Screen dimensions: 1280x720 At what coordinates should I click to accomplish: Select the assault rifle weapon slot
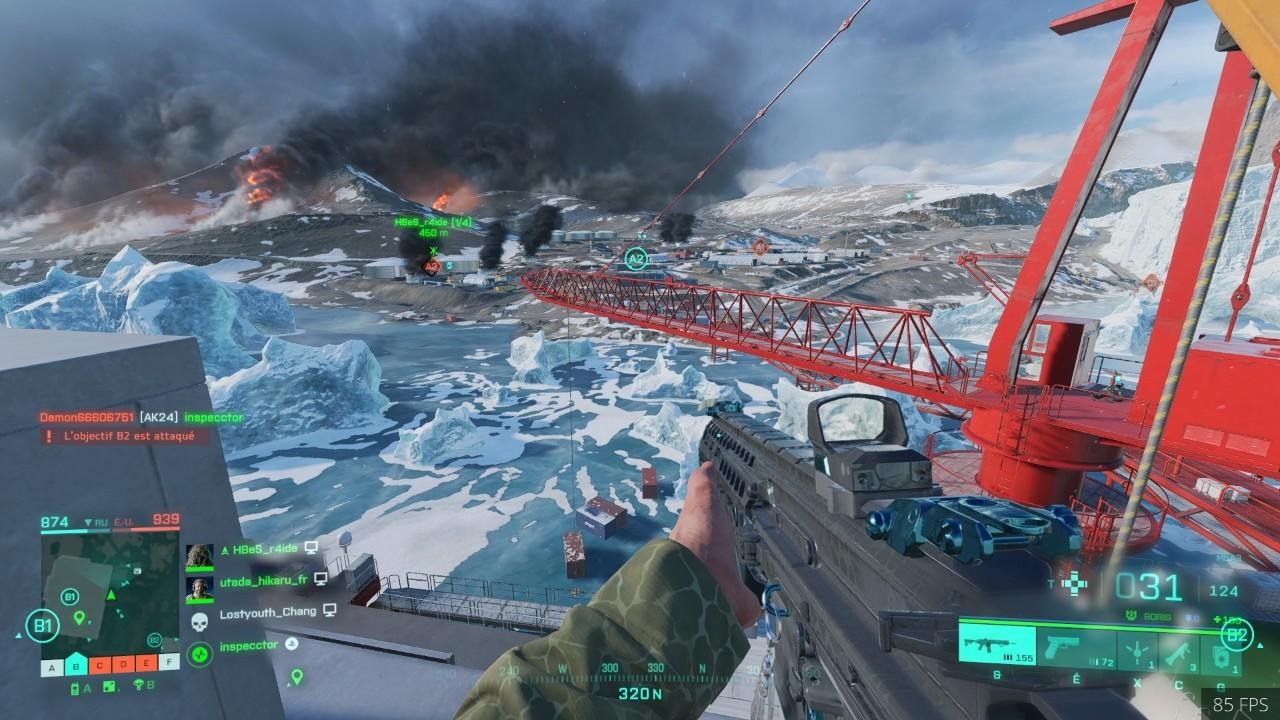[x=996, y=644]
